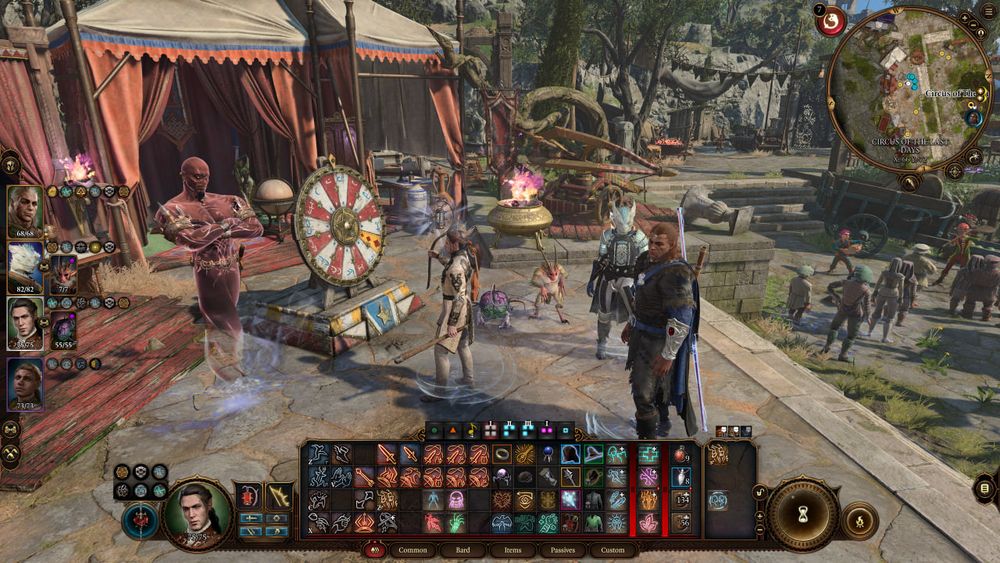
Task: Select the Custom hotbar tab
Action: pyautogui.click(x=613, y=550)
